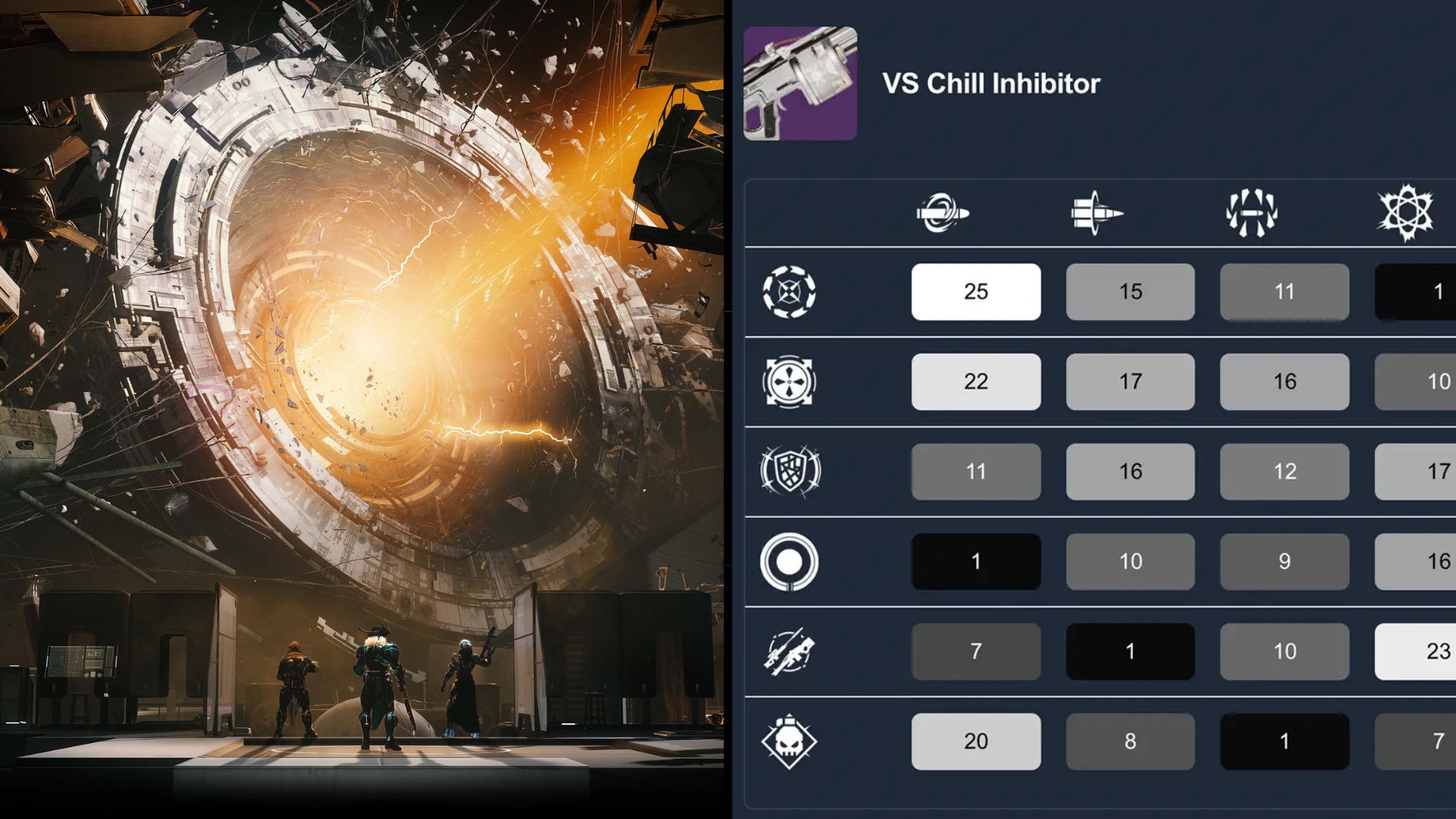Click the cell showing 20 in skull row

click(976, 741)
